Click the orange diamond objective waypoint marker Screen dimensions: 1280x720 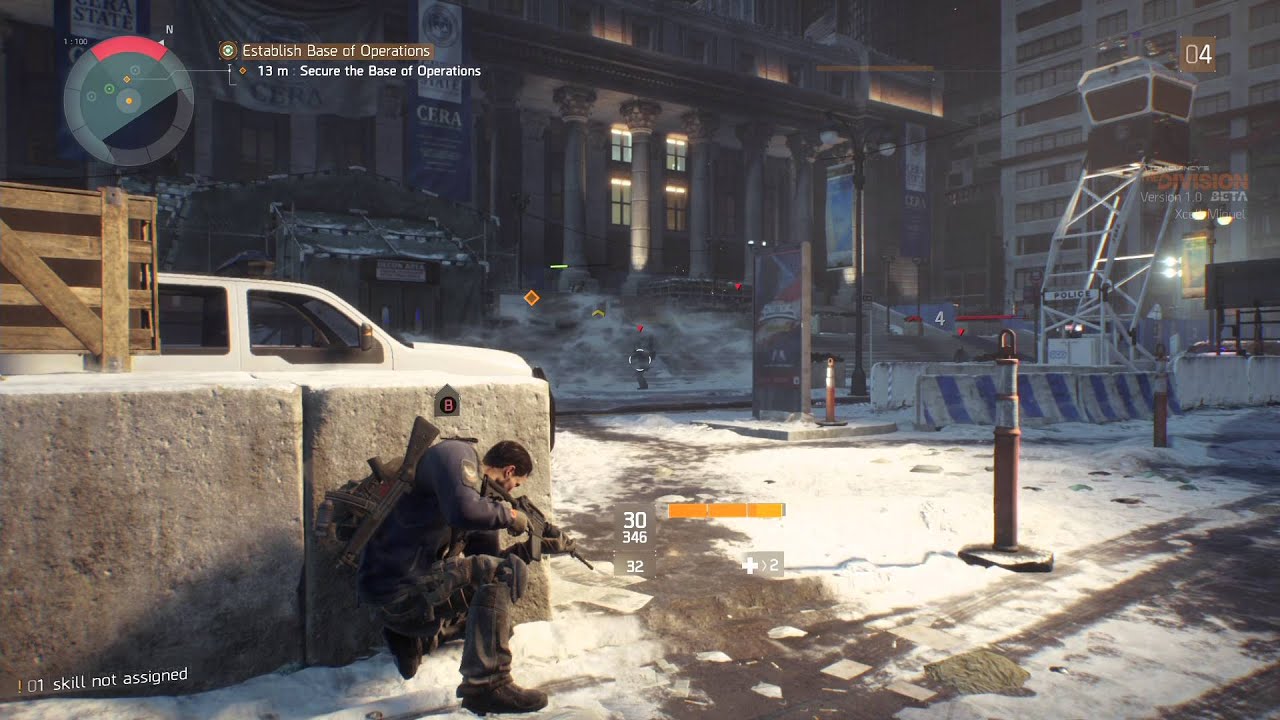coord(532,297)
